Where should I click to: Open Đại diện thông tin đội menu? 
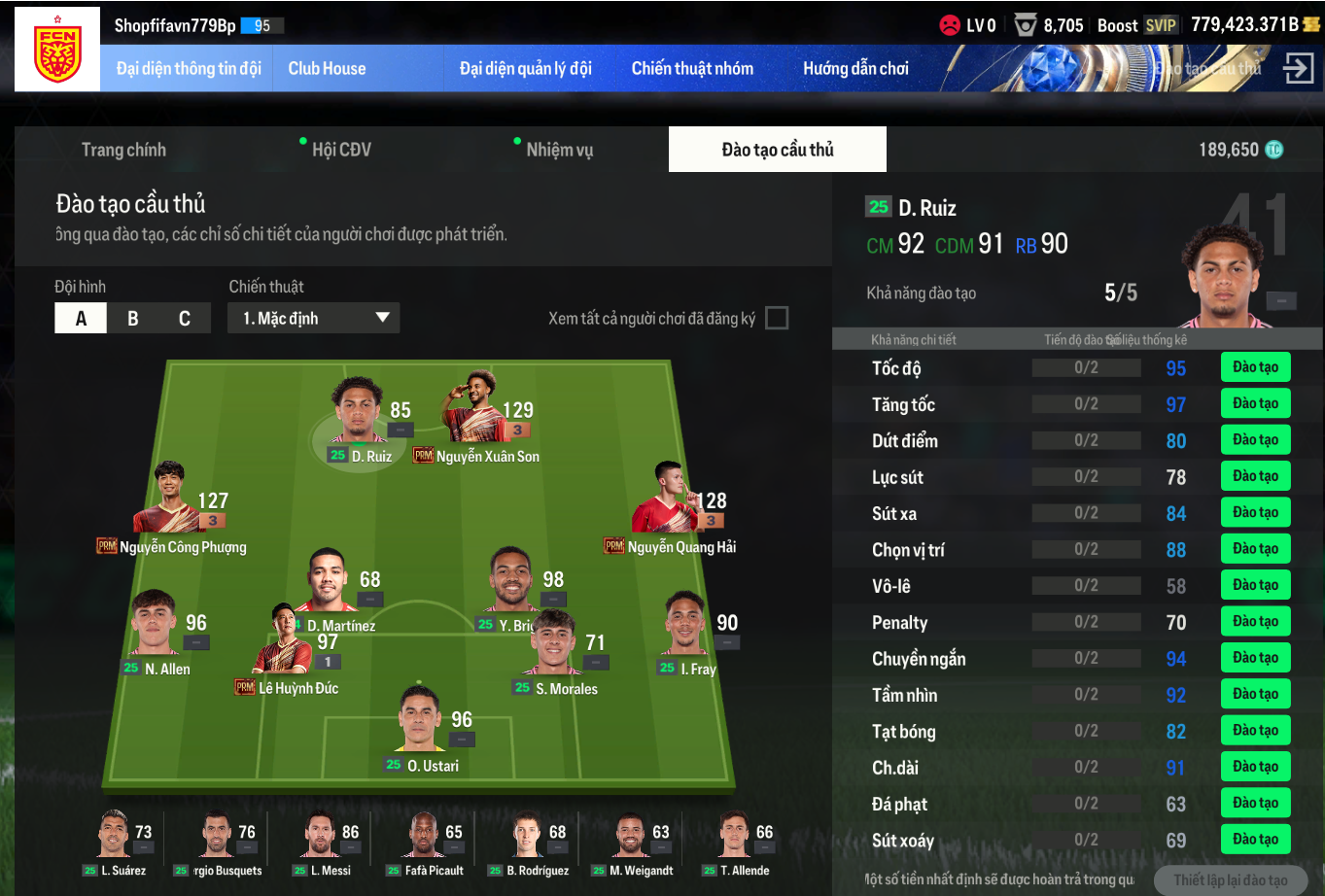pos(189,69)
